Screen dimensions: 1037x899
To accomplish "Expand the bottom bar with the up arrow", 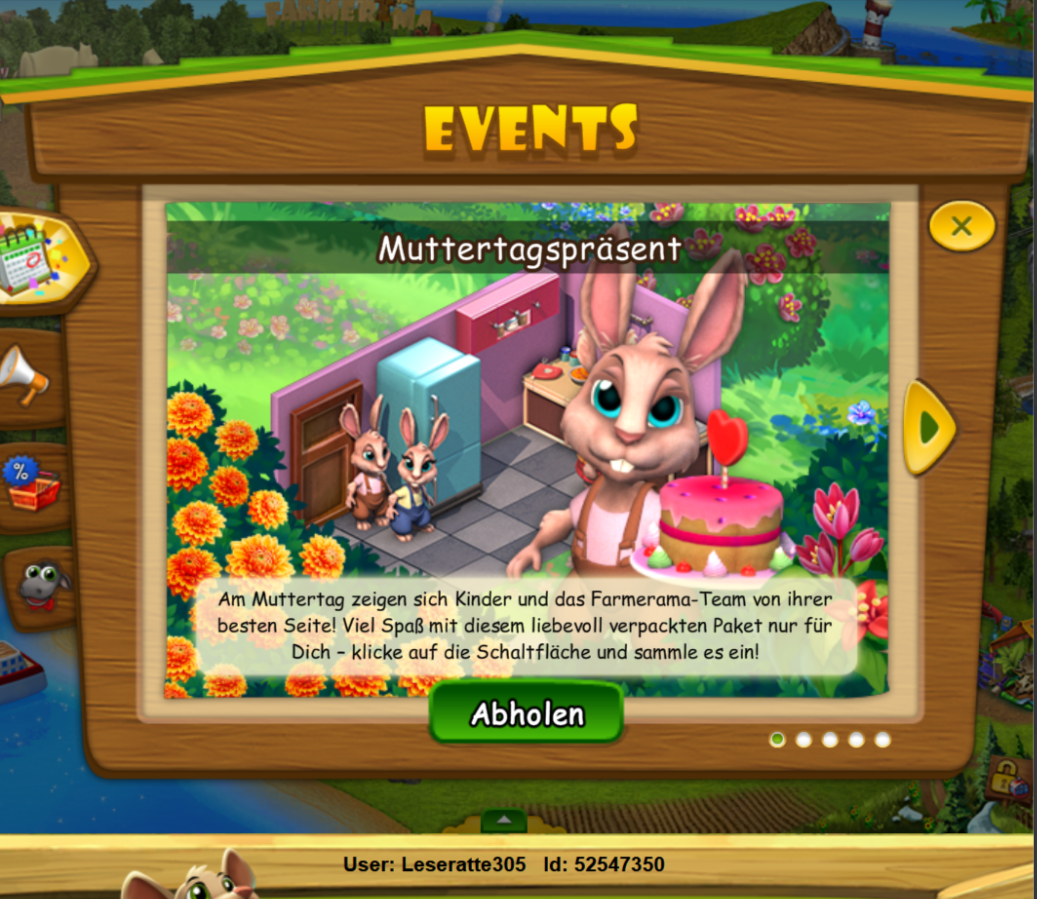I will click(x=504, y=821).
